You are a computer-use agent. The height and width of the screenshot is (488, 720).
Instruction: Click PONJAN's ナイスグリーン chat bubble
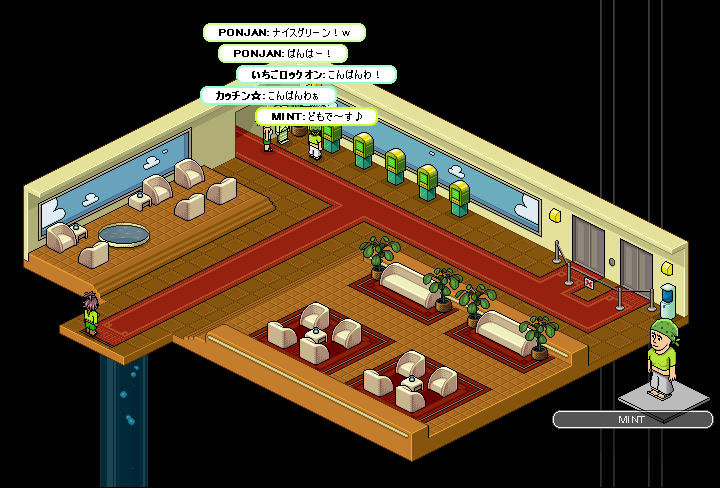click(x=284, y=33)
